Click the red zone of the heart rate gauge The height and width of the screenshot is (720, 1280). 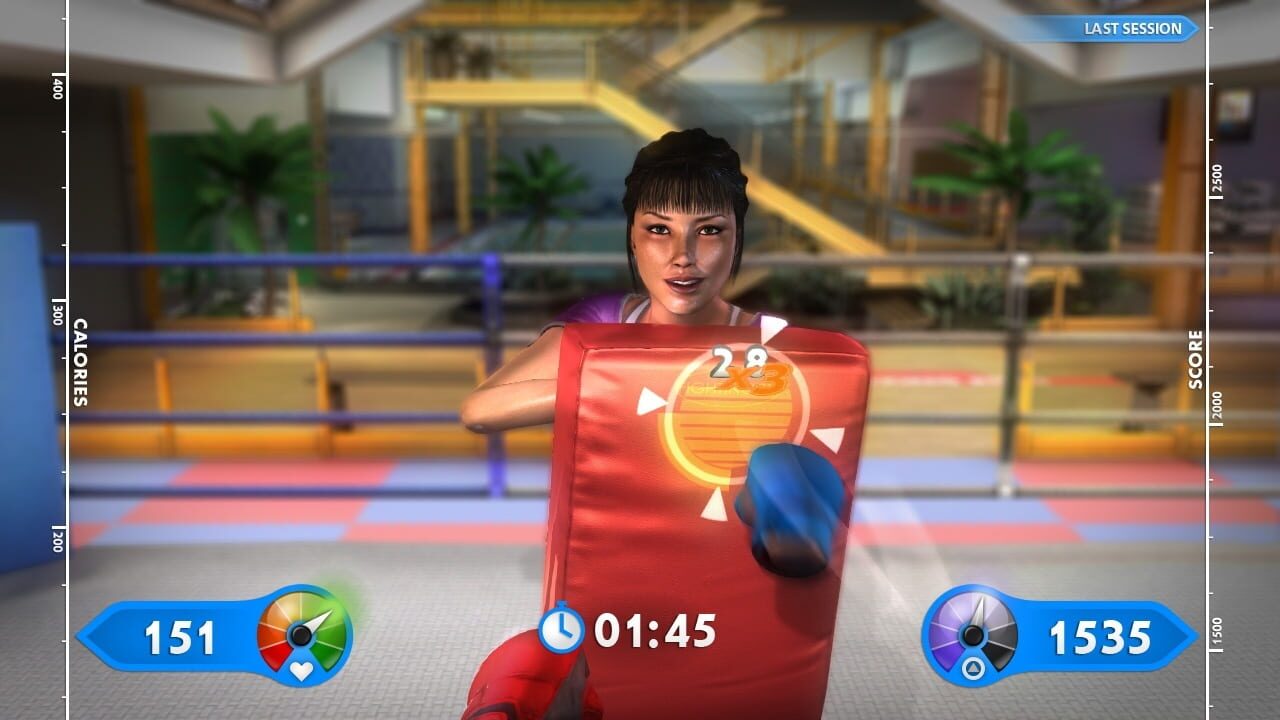tap(273, 653)
